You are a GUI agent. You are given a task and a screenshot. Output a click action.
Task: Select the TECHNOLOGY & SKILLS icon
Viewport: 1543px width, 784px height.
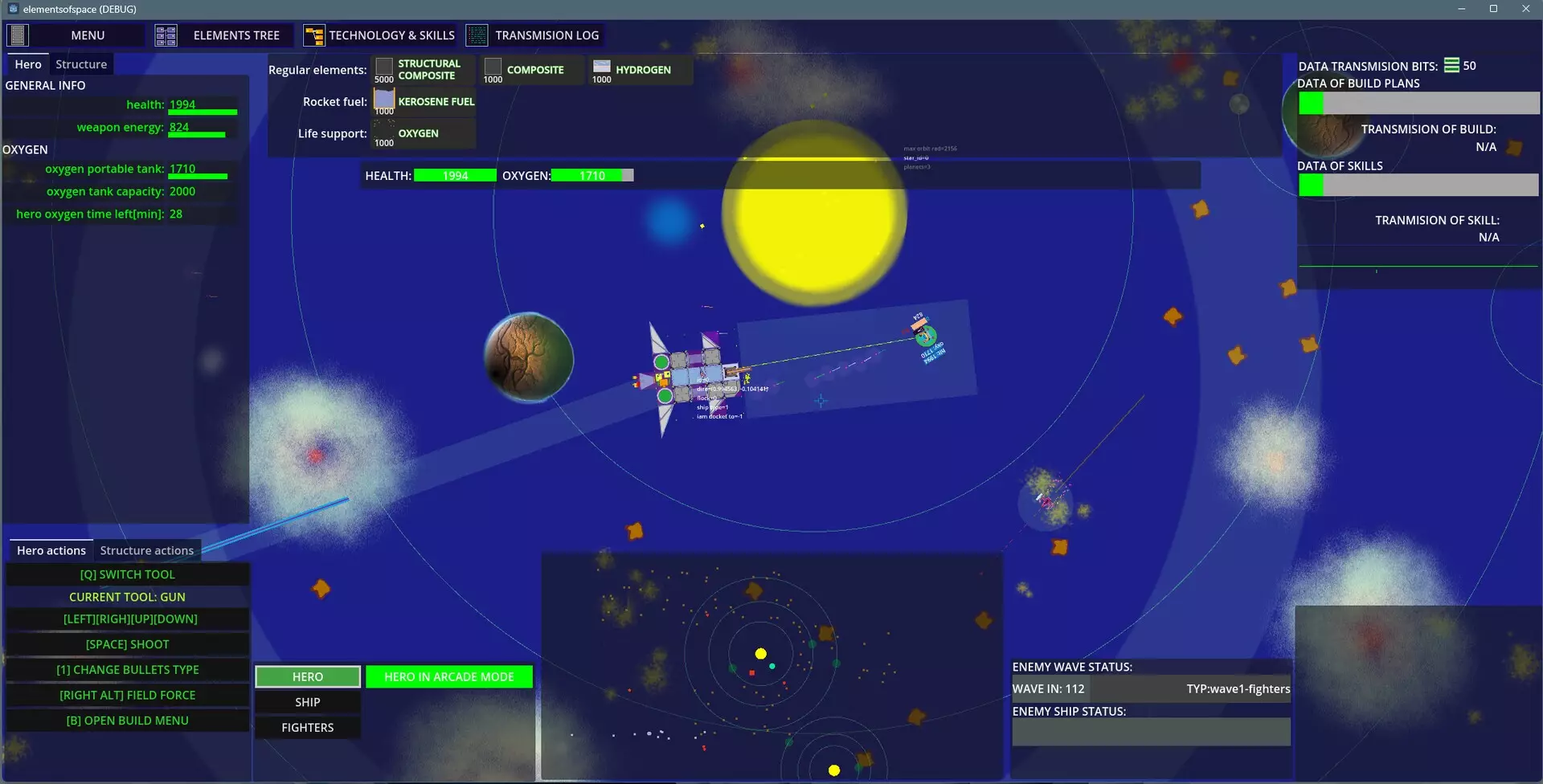313,34
